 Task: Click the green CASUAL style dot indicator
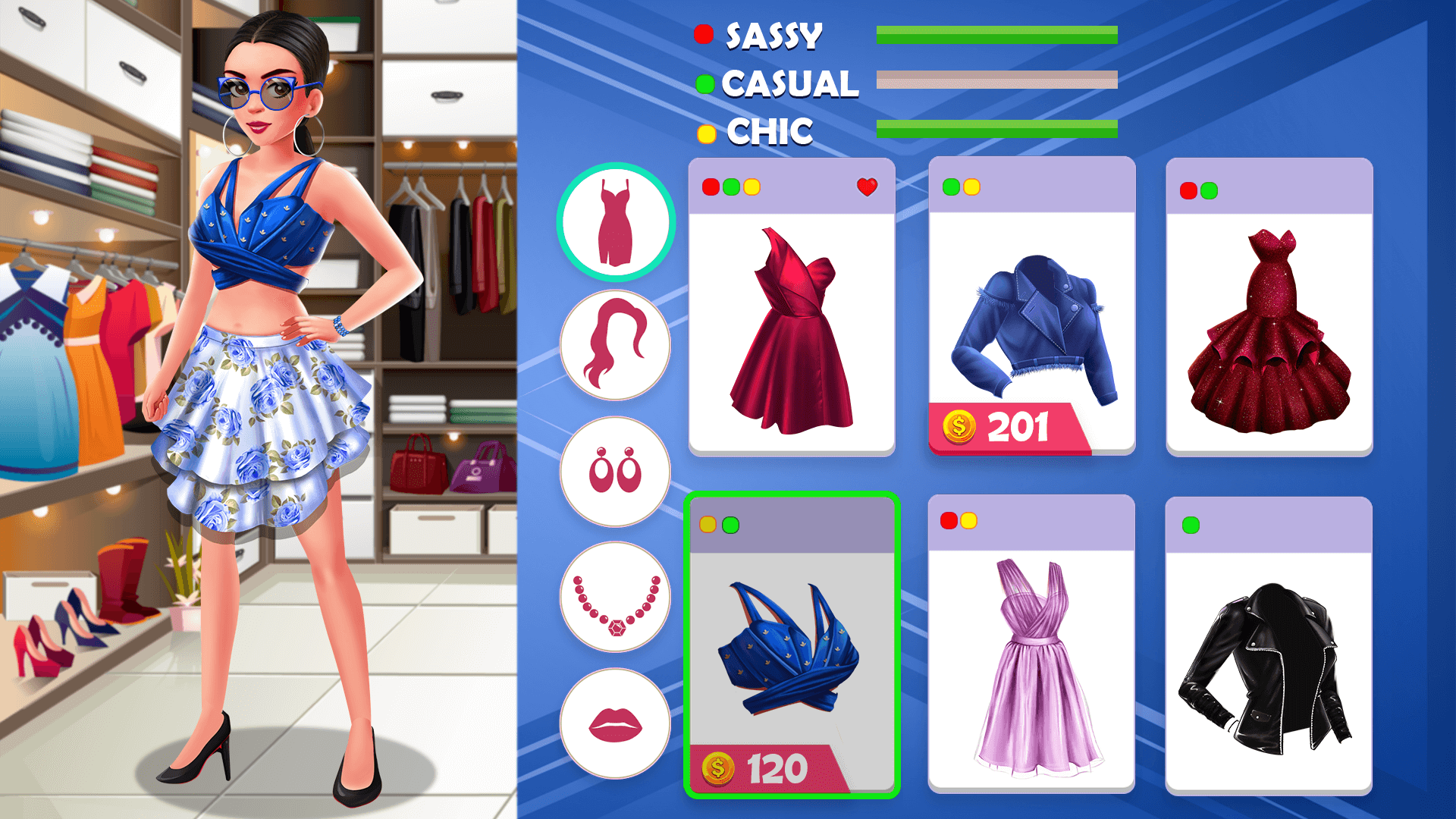pos(704,82)
